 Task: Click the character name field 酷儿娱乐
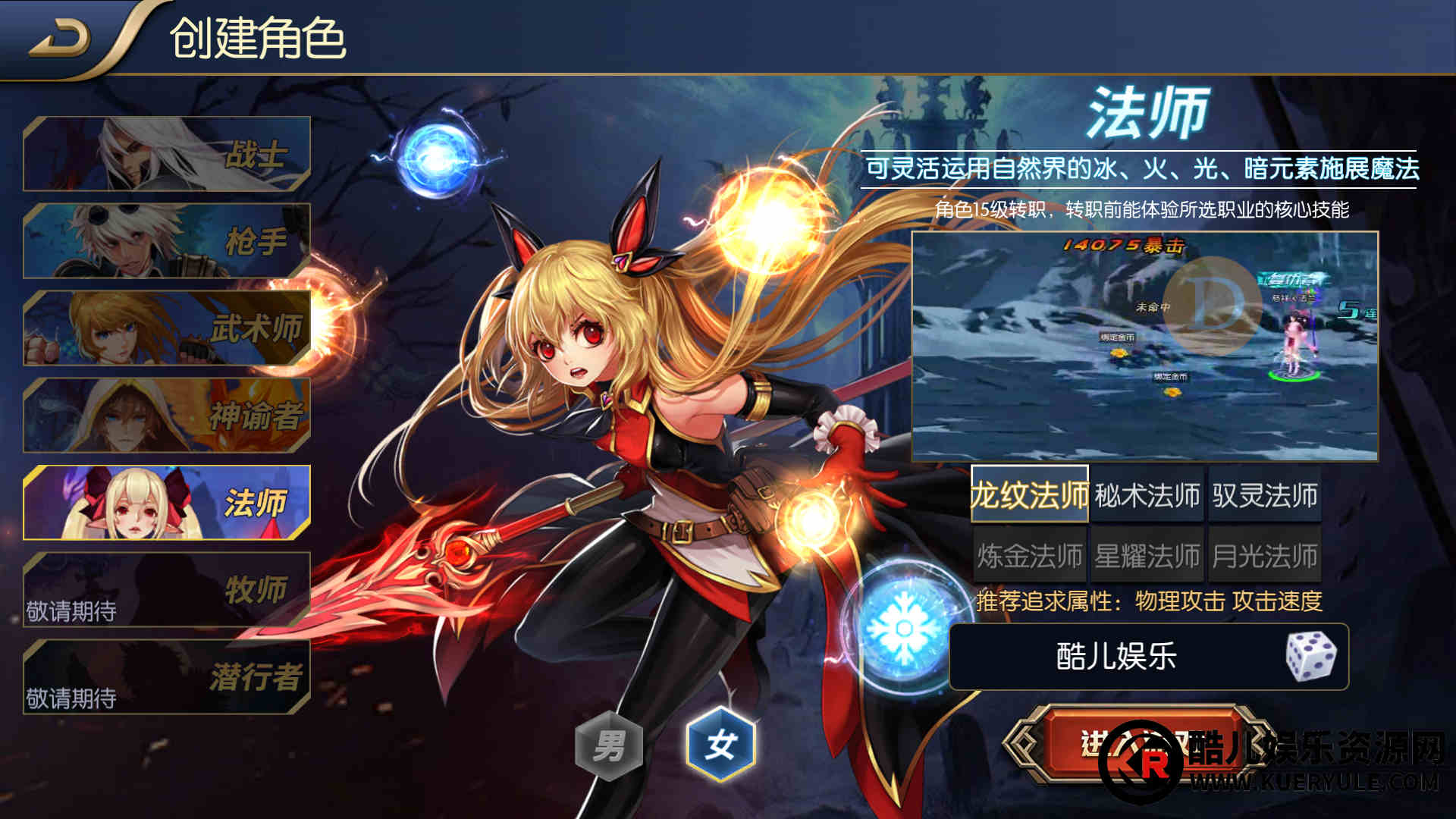point(1116,657)
